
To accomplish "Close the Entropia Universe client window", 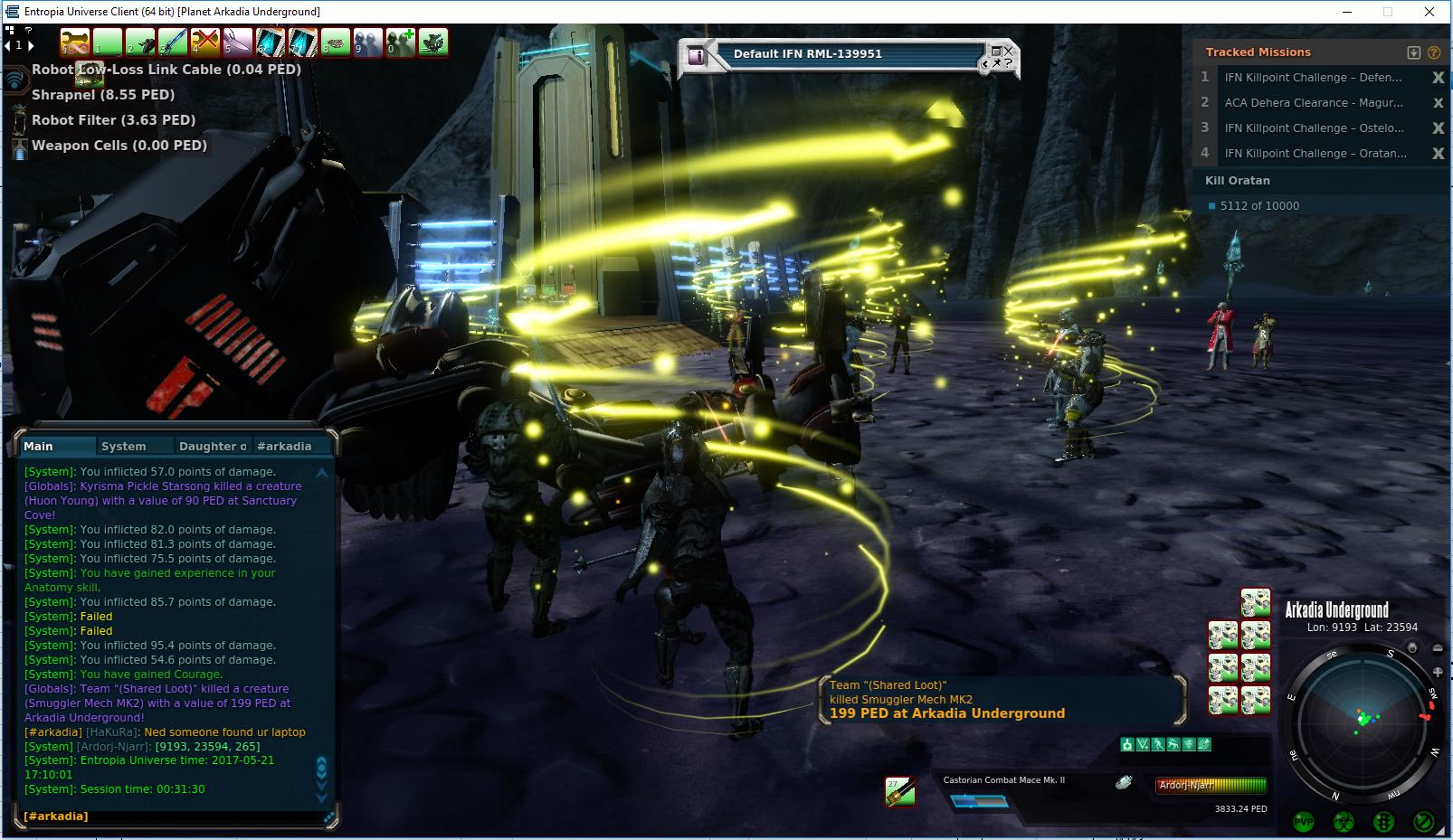I will pos(1429,12).
